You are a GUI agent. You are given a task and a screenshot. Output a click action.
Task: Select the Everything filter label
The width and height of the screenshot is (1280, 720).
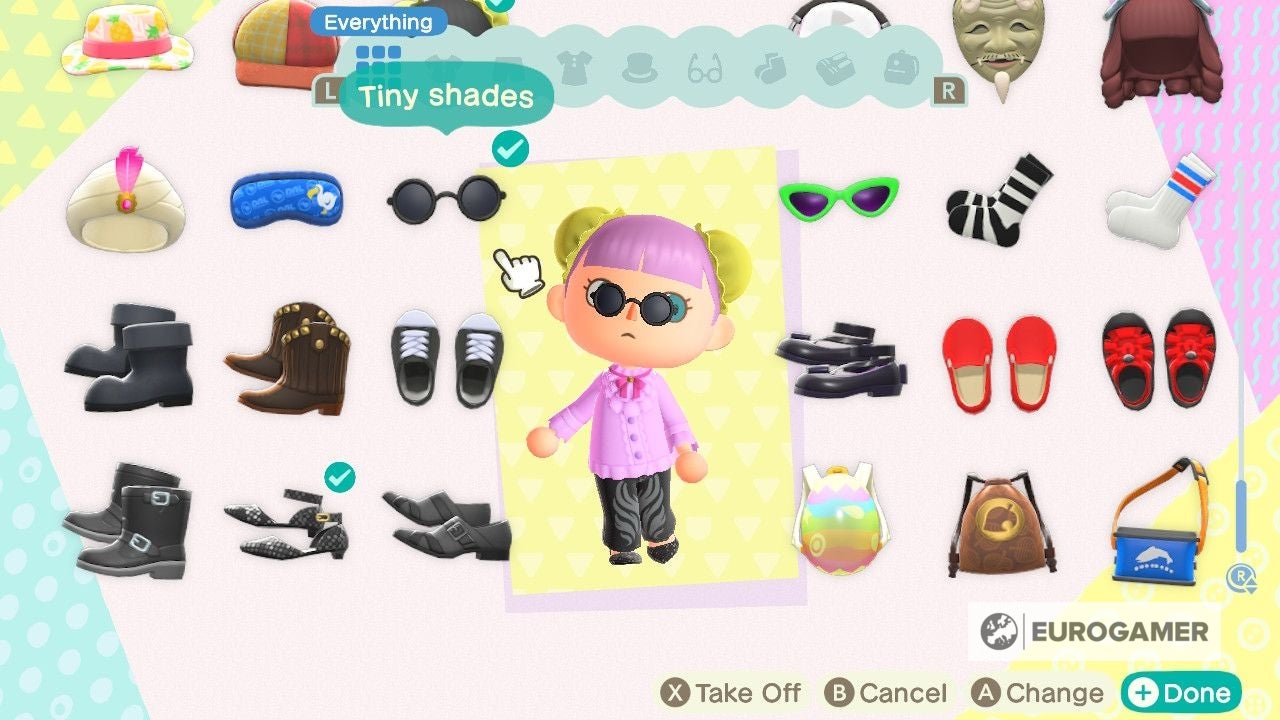pos(376,22)
